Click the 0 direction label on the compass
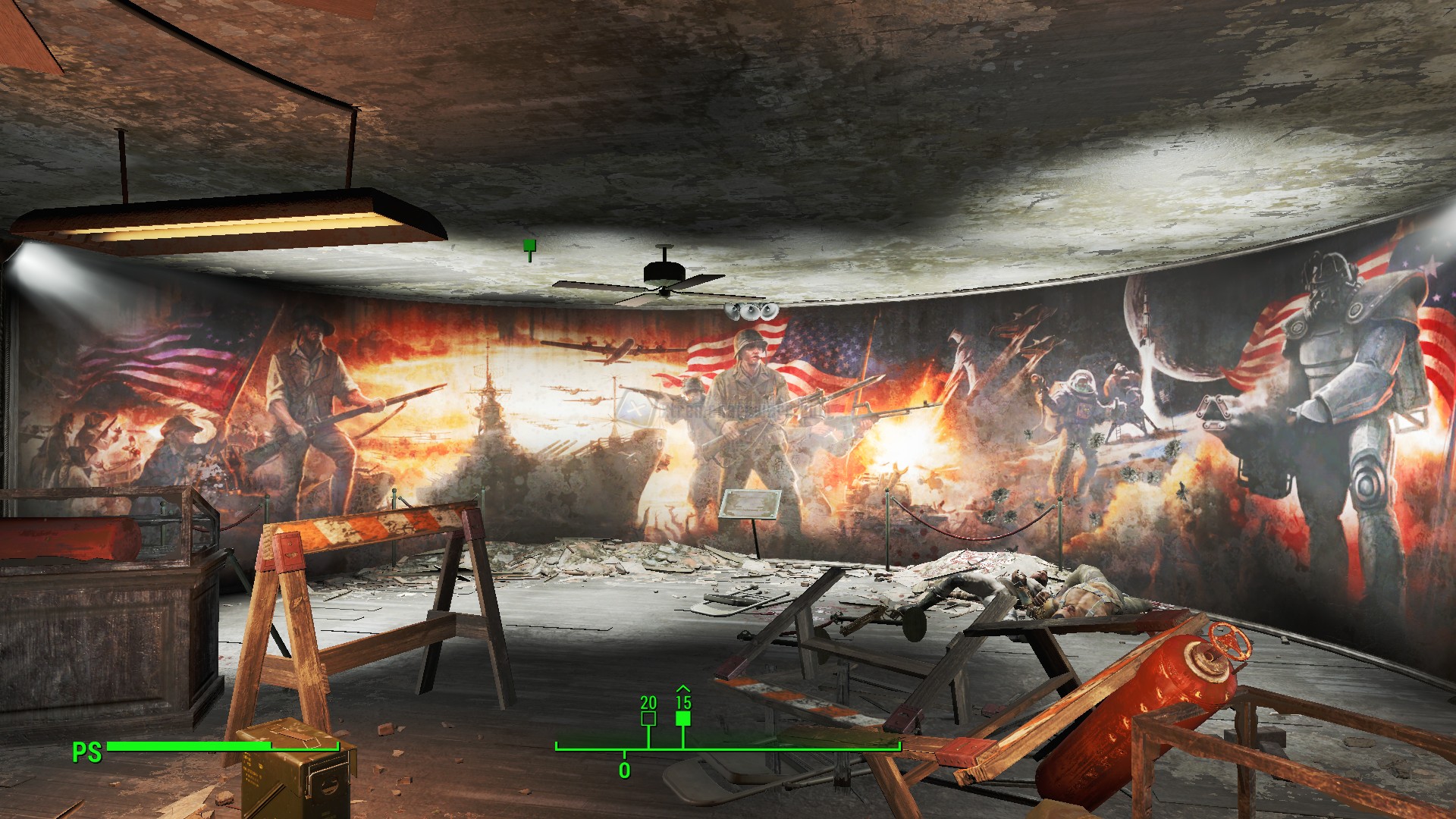 (623, 770)
